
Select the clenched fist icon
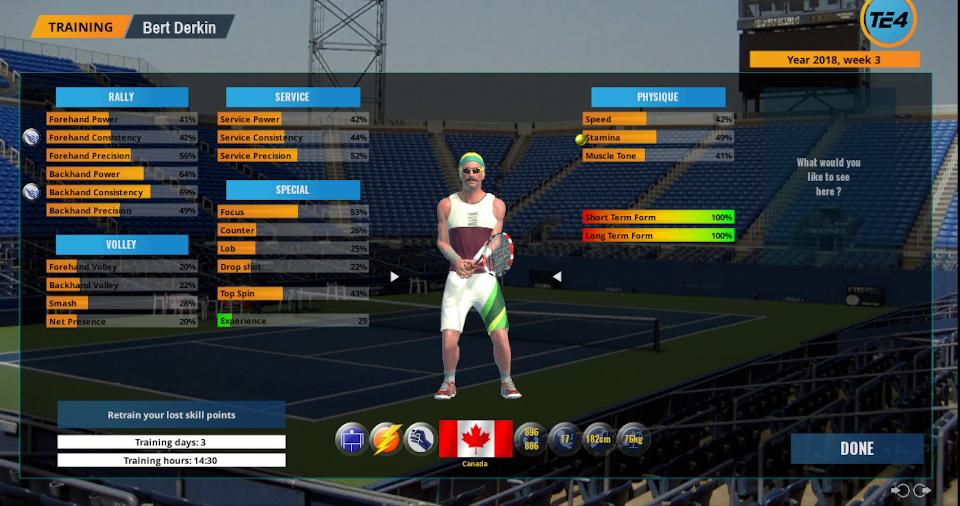click(x=421, y=439)
